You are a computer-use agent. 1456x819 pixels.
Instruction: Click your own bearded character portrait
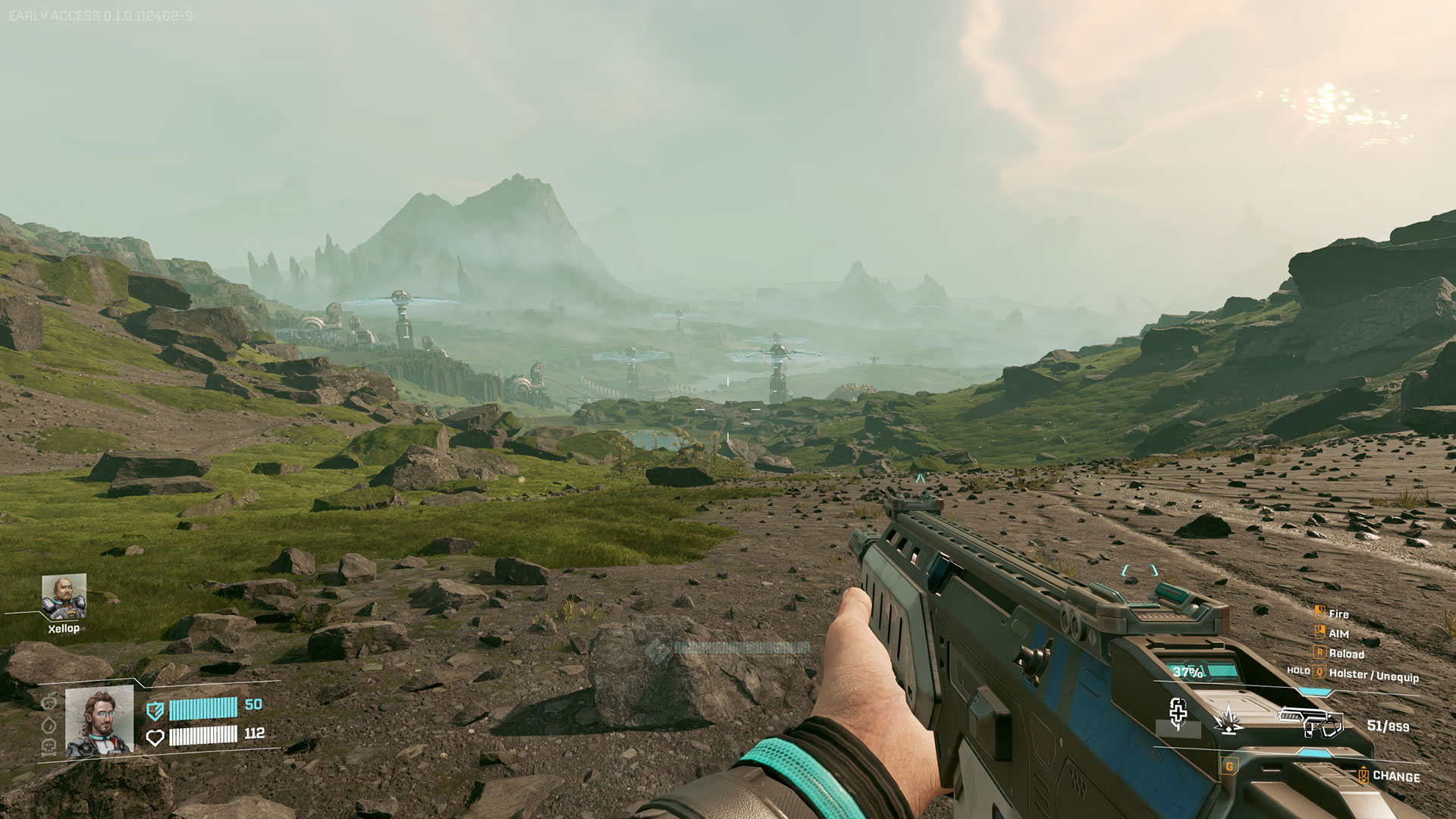99,723
